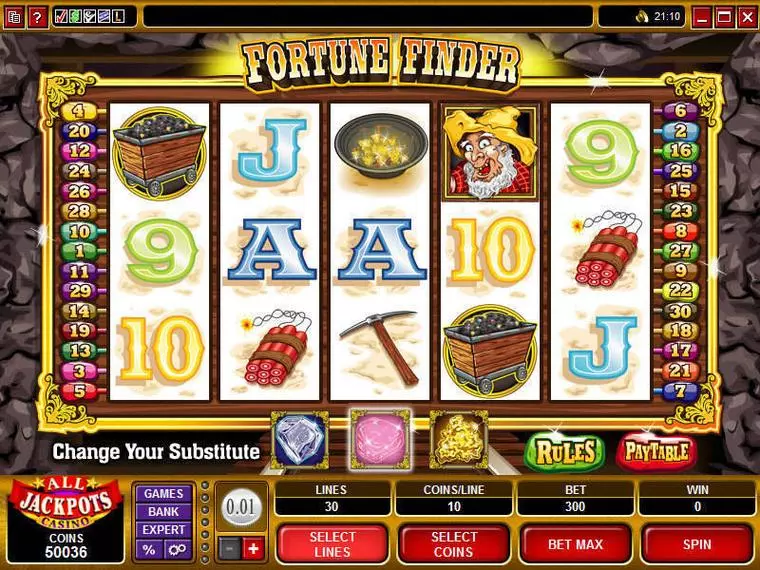Image resolution: width=760 pixels, height=570 pixels.
Task: Show the Paytable
Action: click(x=656, y=452)
